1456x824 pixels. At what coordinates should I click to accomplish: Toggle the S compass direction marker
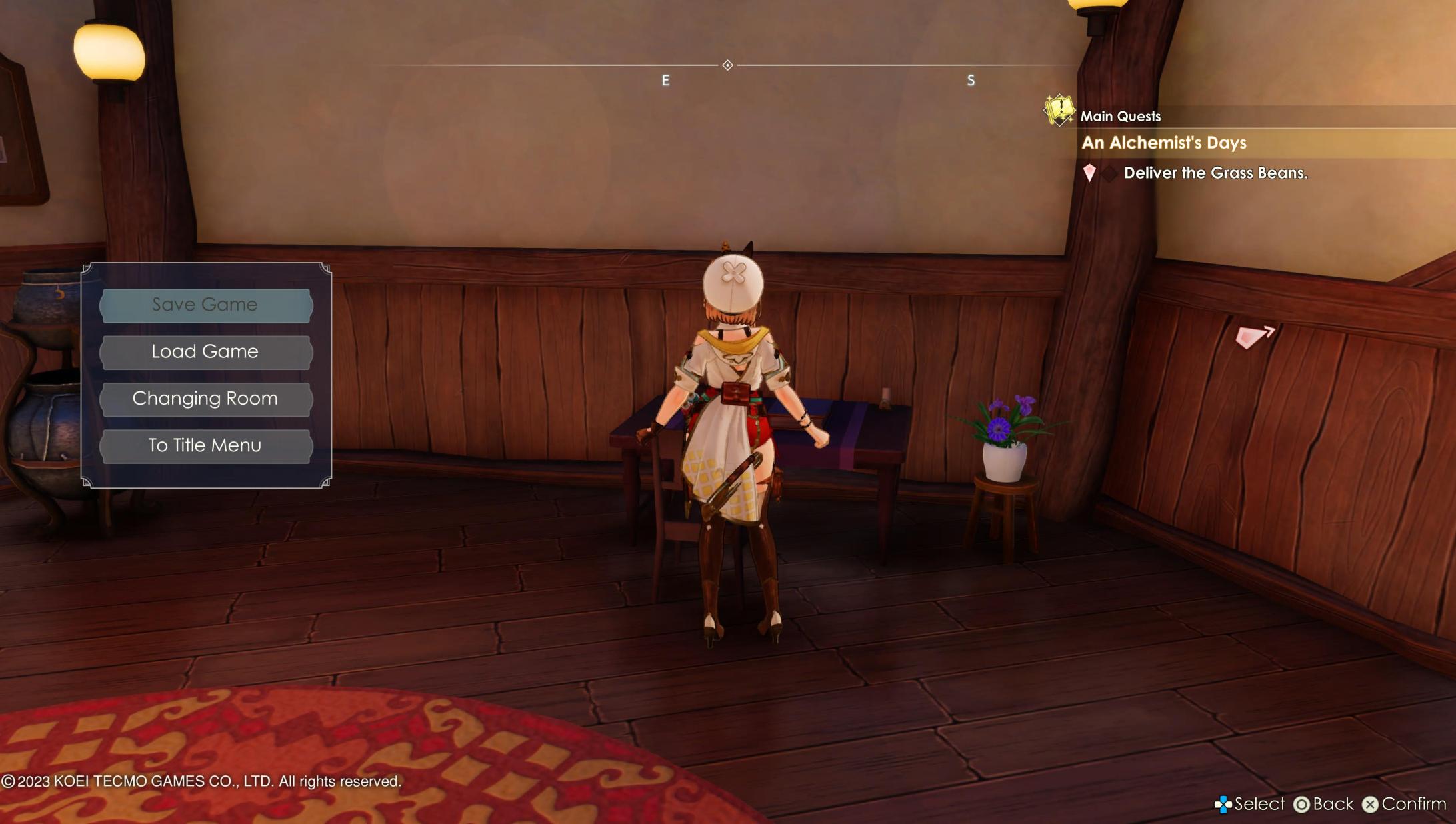970,80
